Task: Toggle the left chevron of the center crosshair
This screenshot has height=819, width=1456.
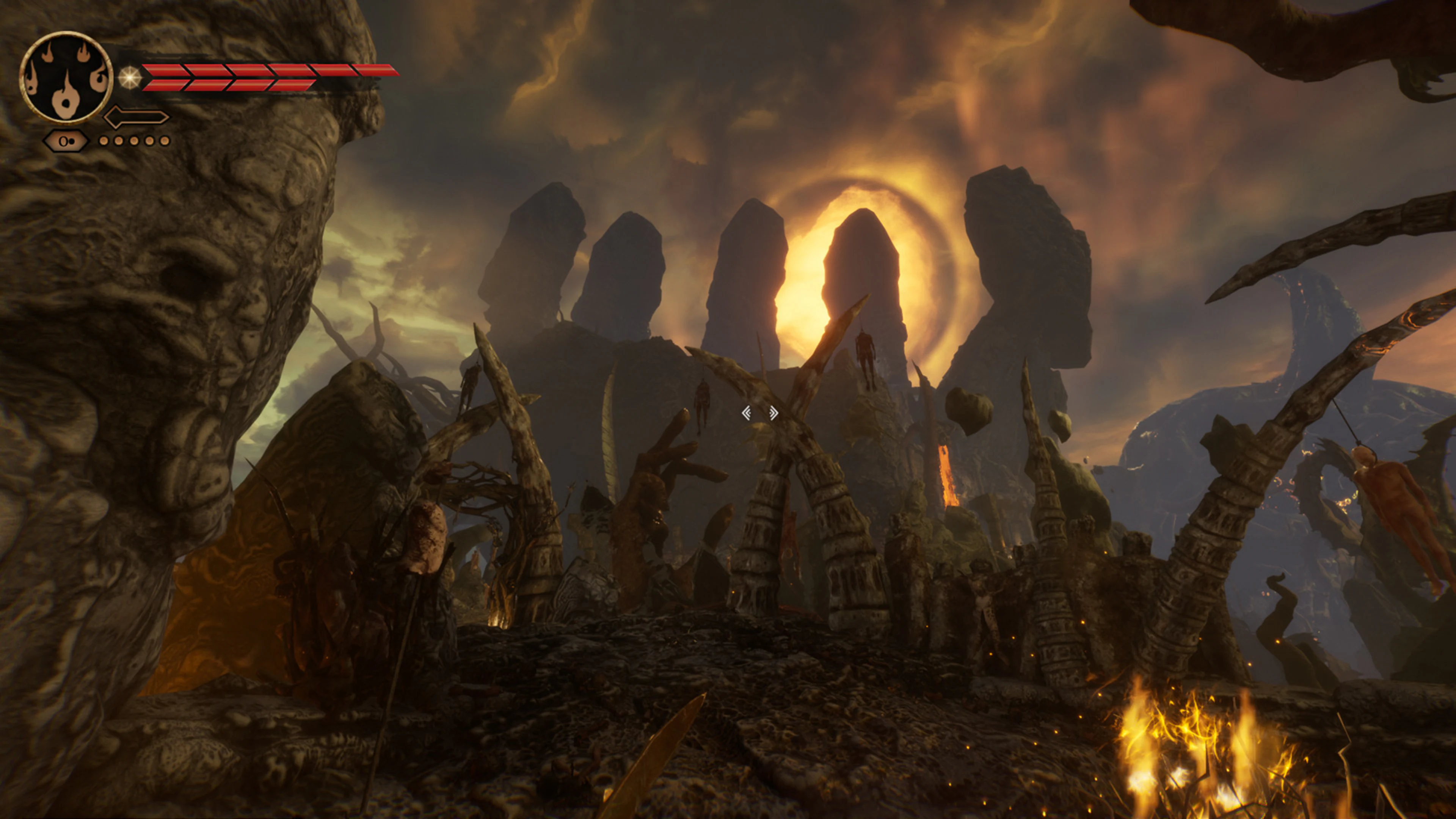Action: (747, 413)
